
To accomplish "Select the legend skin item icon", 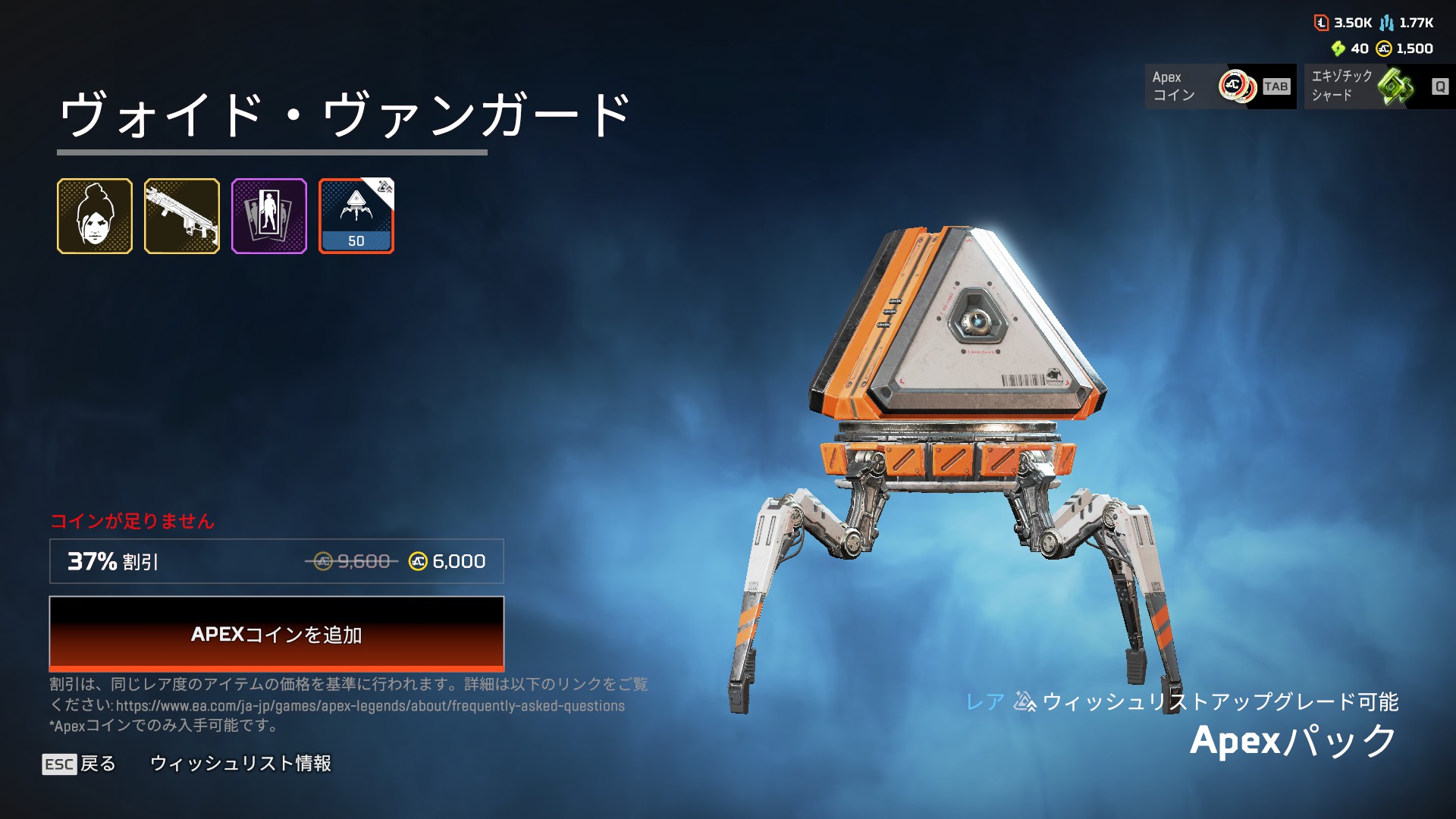I will tap(95, 216).
